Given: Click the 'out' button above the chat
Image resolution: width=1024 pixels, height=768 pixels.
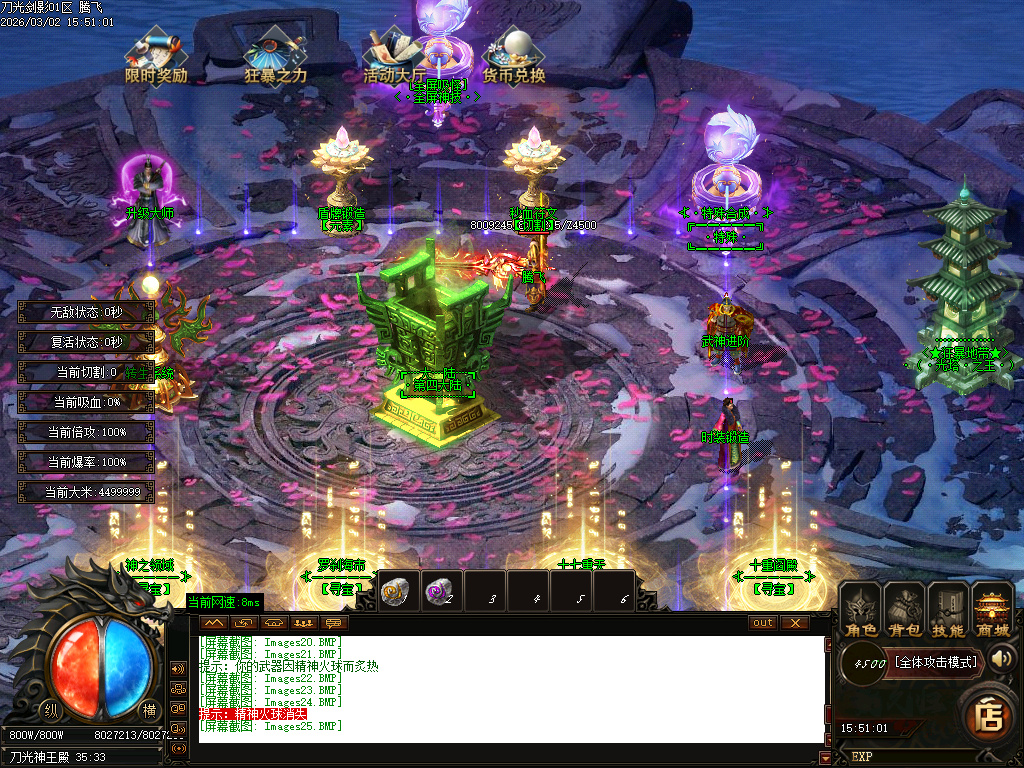Looking at the screenshot, I should click(763, 622).
